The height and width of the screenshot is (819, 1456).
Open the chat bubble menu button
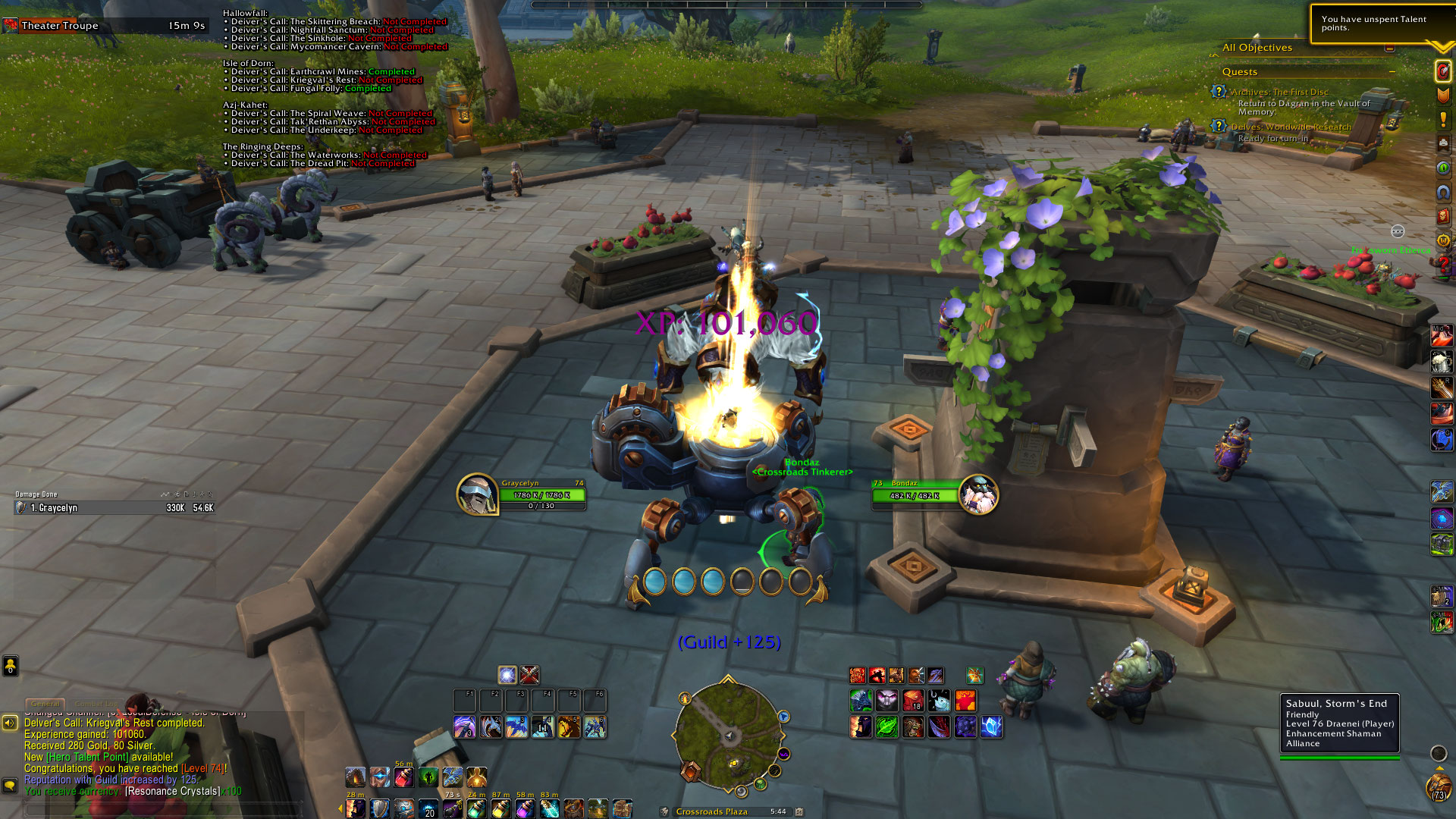10,785
